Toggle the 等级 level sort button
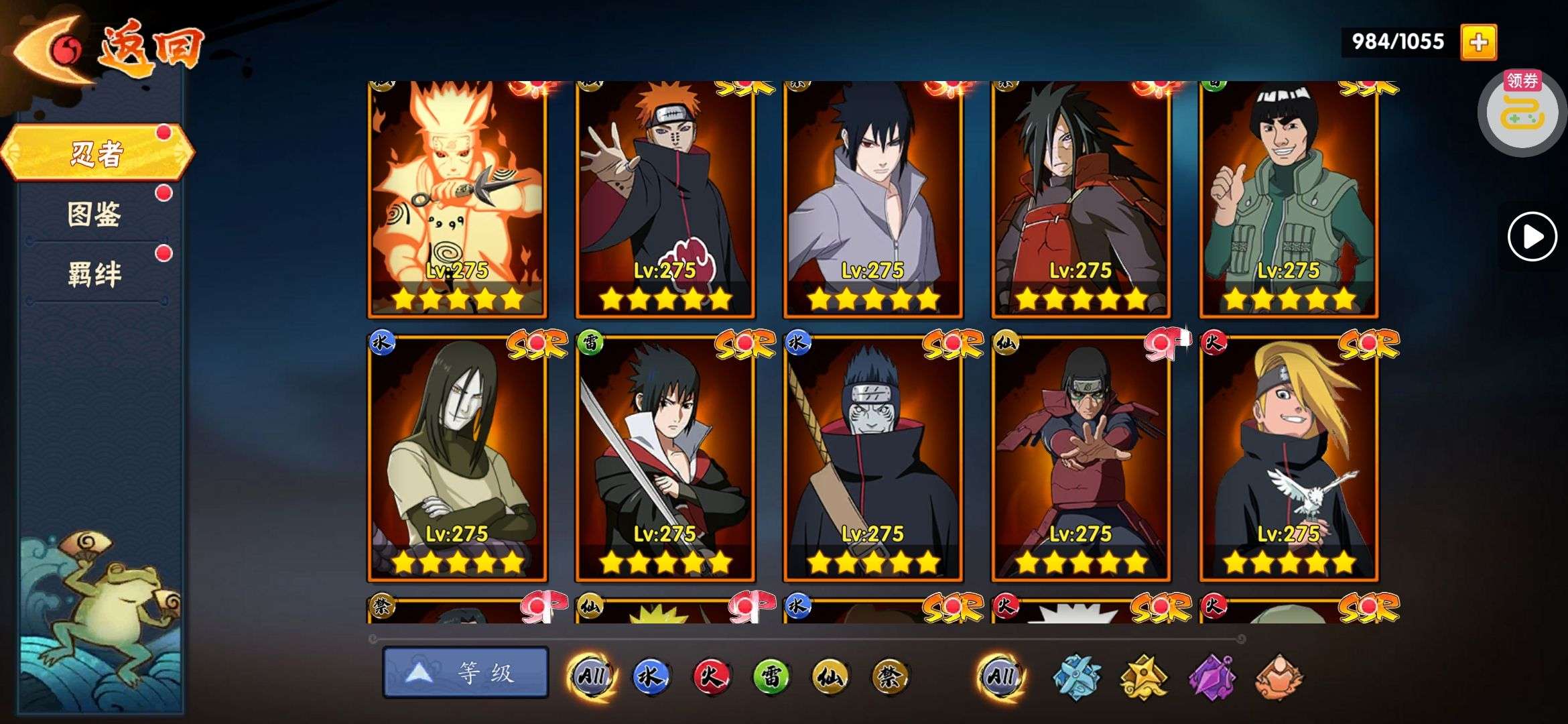The width and height of the screenshot is (1568, 724). pos(465,672)
